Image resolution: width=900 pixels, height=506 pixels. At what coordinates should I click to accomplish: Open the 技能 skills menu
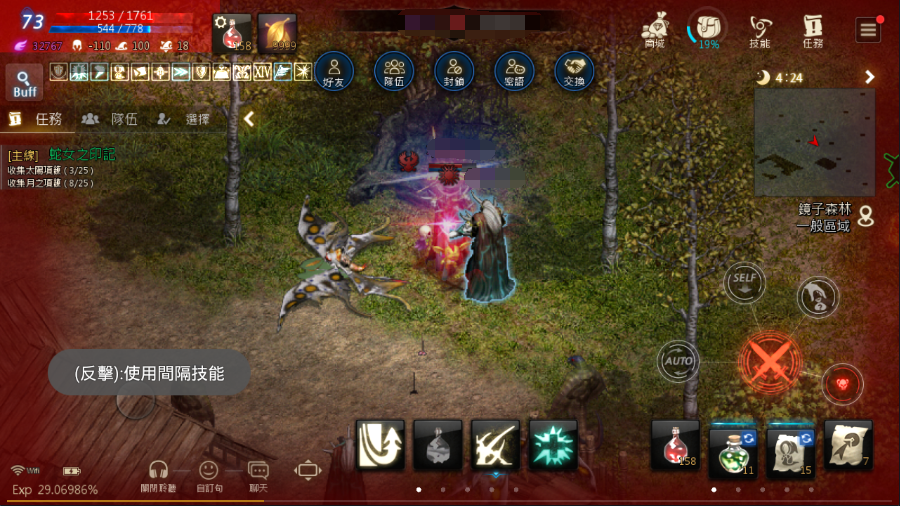pos(760,31)
